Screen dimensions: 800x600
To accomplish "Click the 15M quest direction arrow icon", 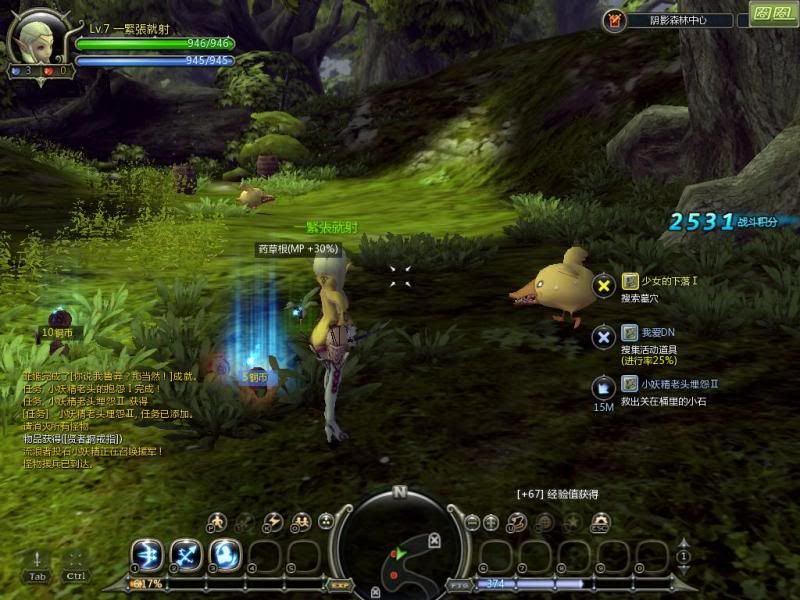I will coord(603,388).
